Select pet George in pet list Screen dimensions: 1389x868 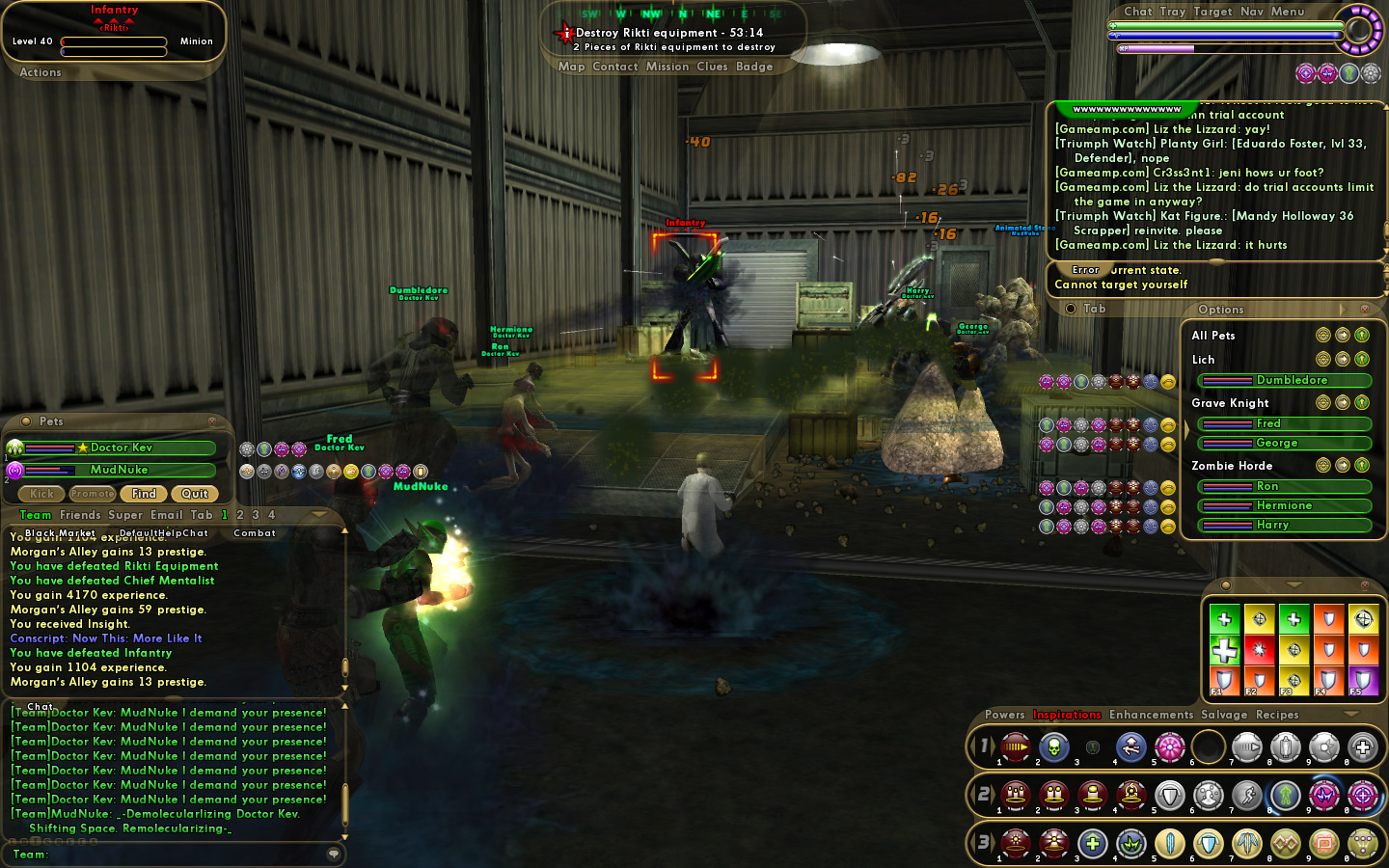[1276, 443]
